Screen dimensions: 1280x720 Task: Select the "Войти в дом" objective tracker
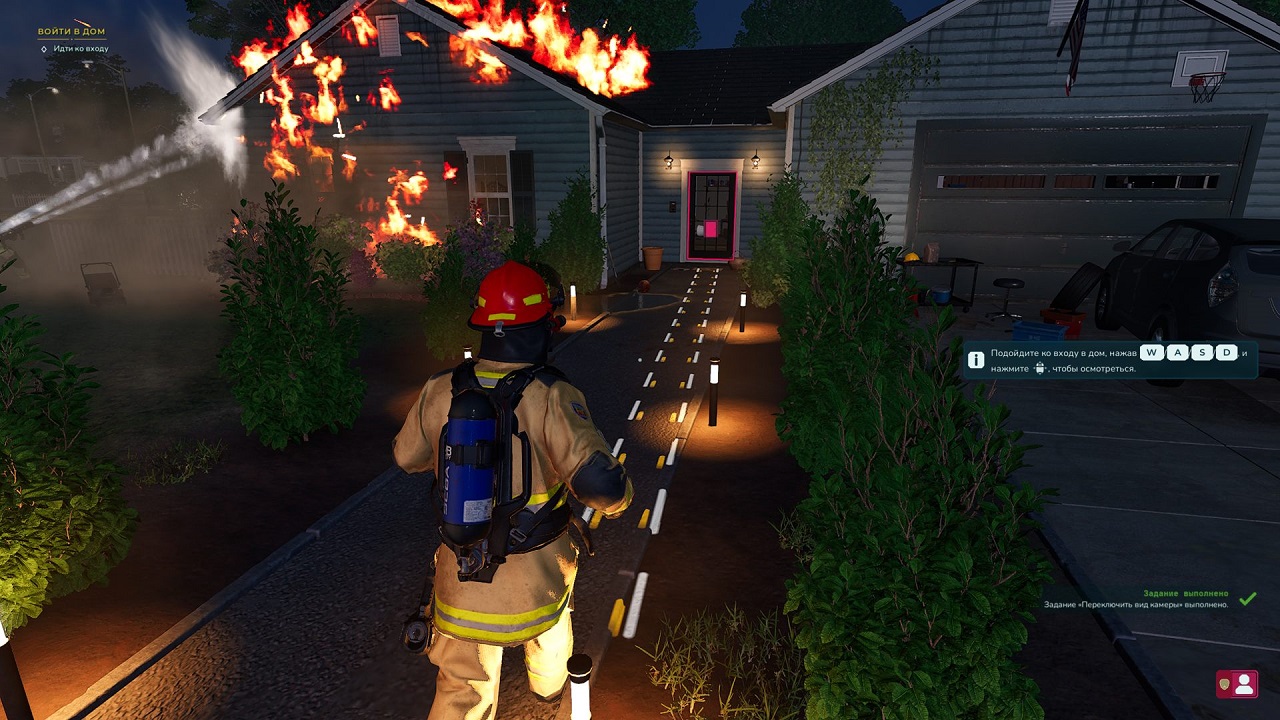pos(71,32)
